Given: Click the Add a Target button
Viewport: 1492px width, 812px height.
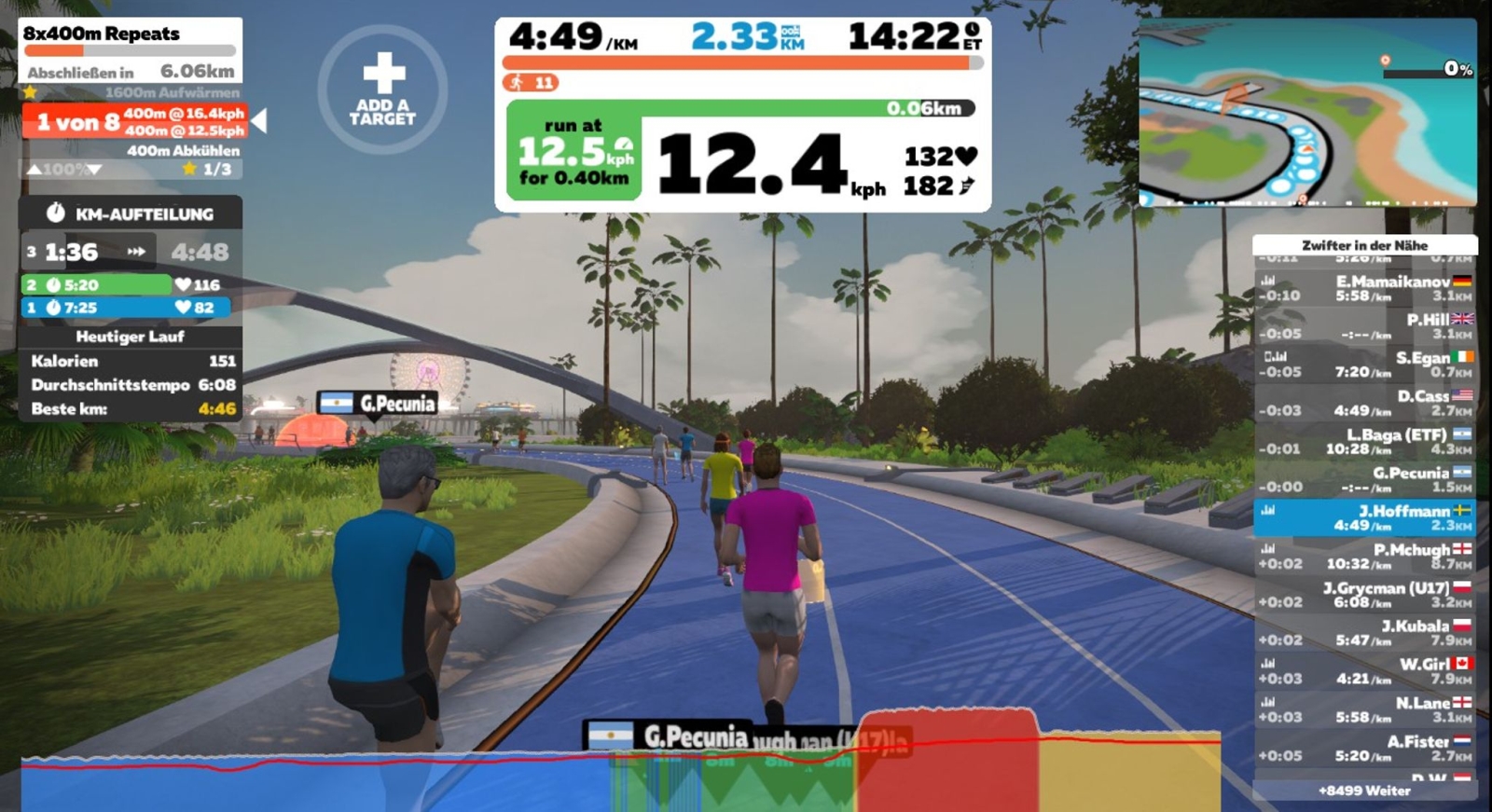Looking at the screenshot, I should click(x=382, y=89).
